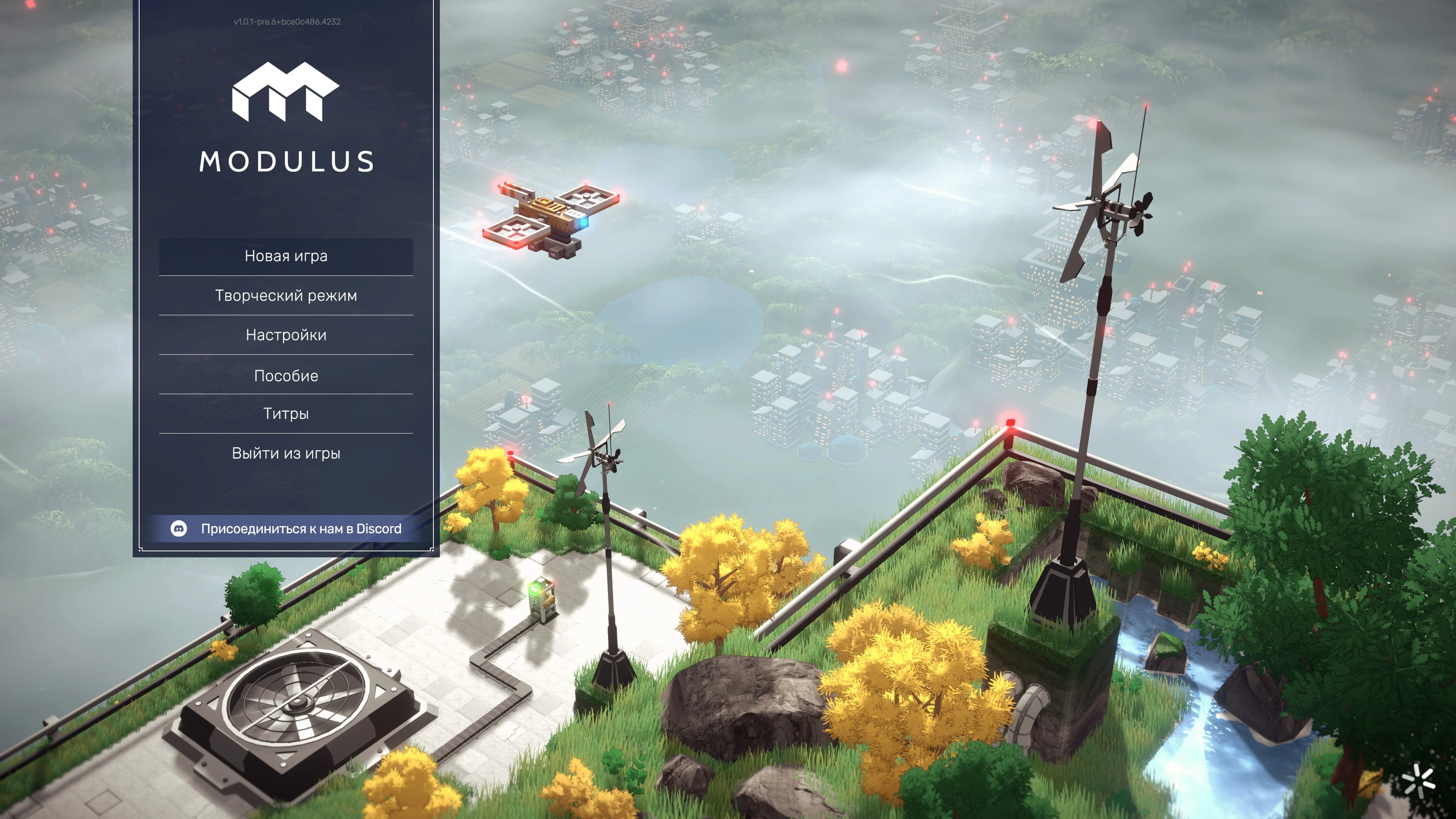Image resolution: width=1456 pixels, height=819 pixels.
Task: Open Творческий режим creative mode
Action: 286,296
